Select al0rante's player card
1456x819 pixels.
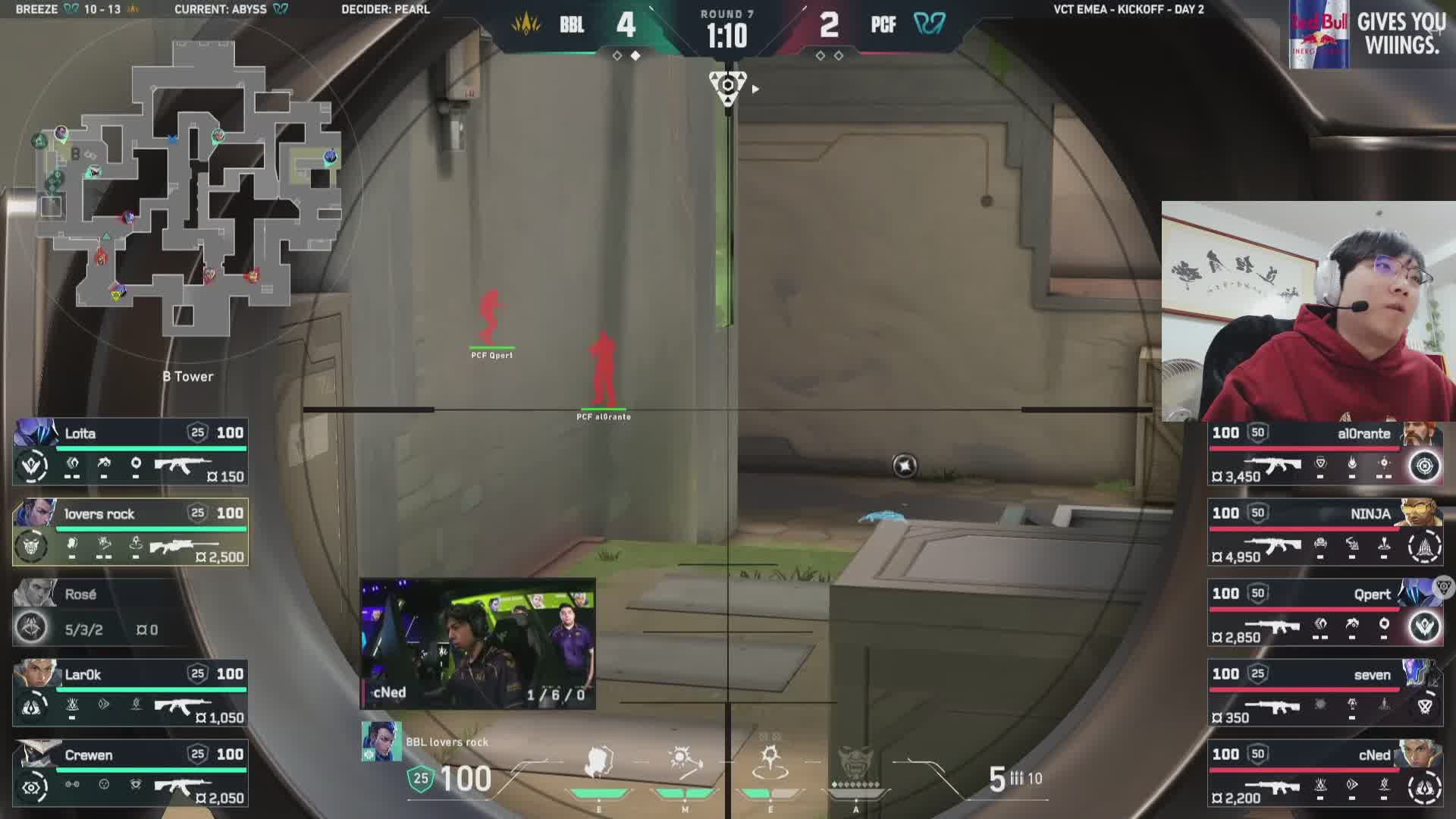click(x=1325, y=453)
